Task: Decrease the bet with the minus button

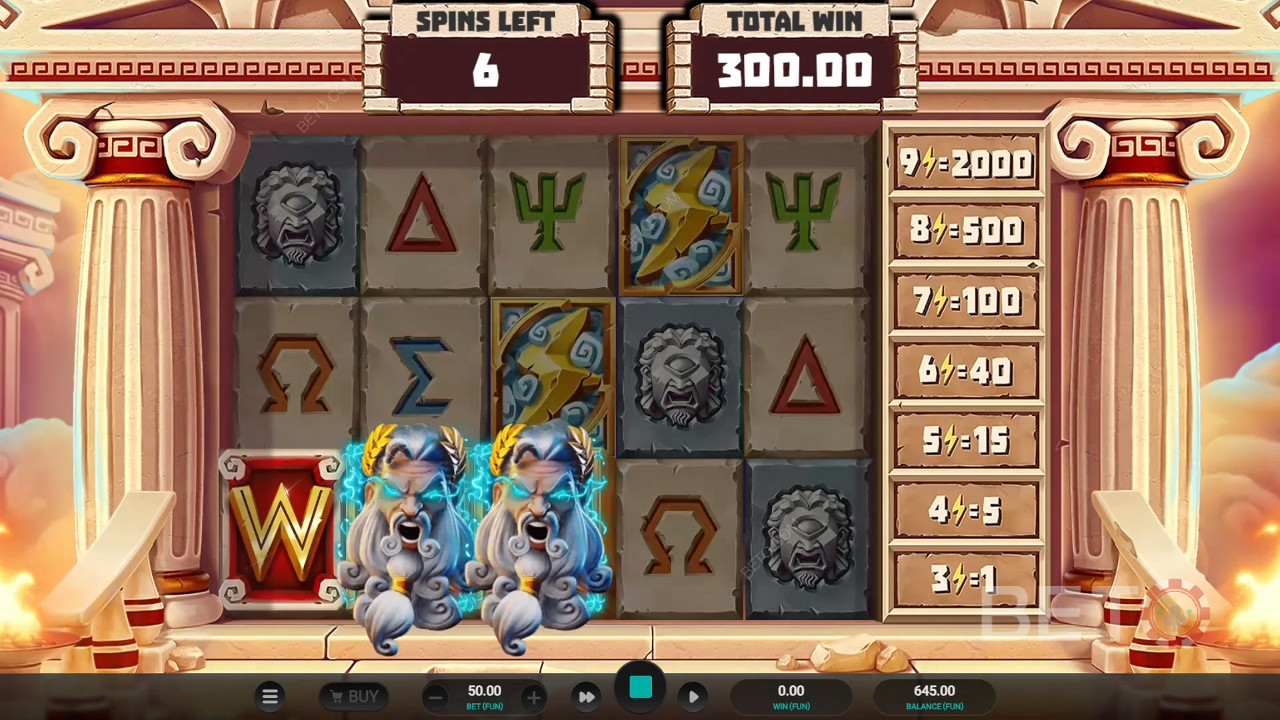Action: point(435,697)
